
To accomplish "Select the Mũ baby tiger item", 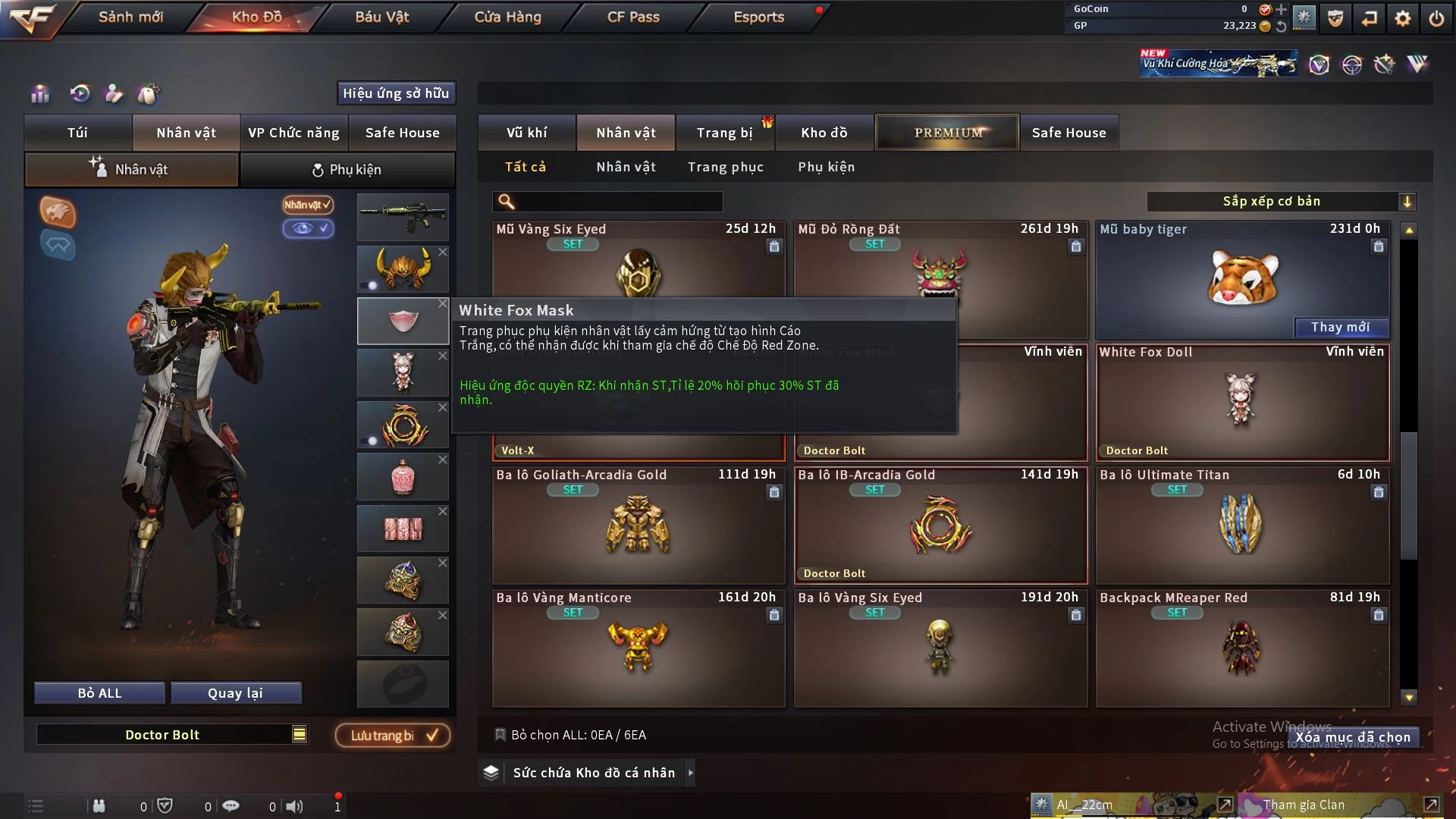I will click(x=1242, y=278).
